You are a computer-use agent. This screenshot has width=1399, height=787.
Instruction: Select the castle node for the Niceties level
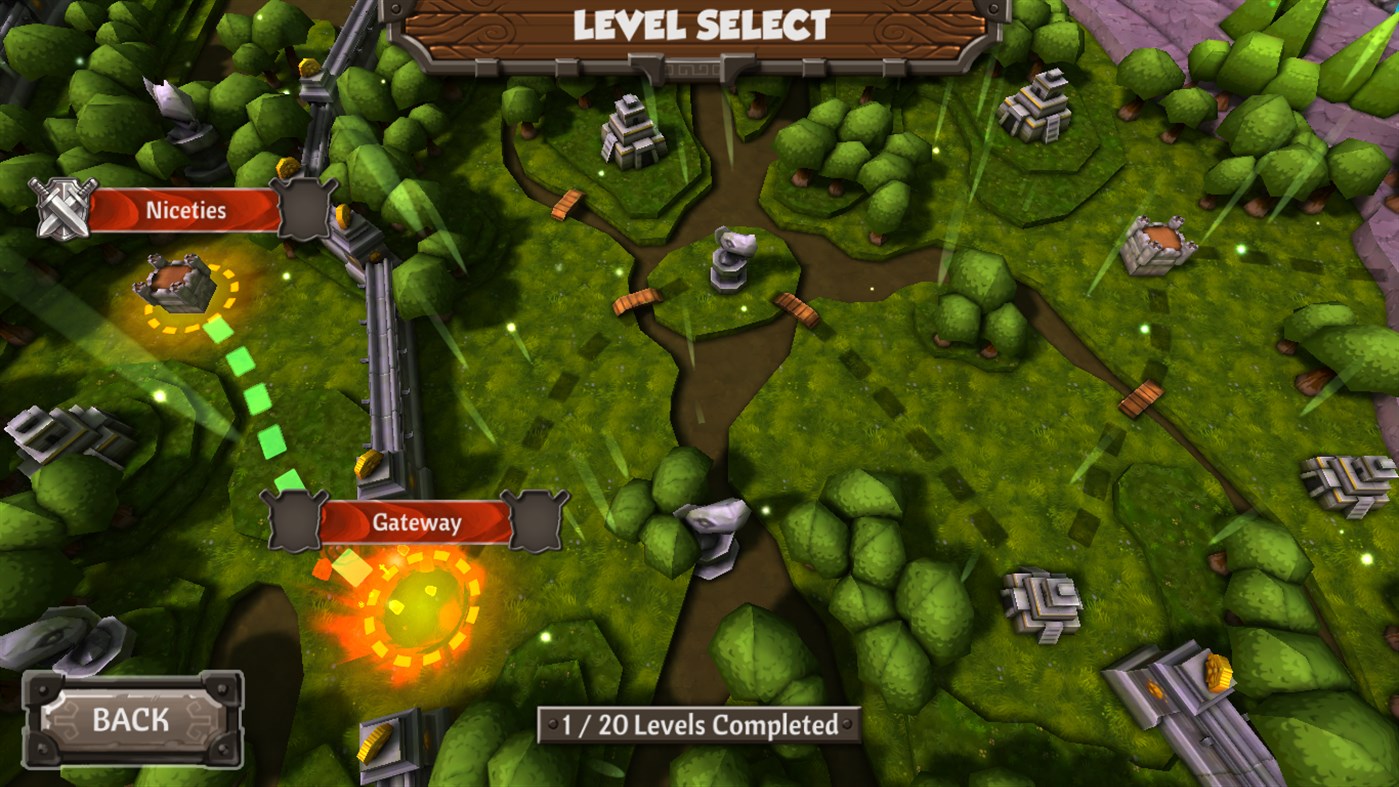point(173,283)
